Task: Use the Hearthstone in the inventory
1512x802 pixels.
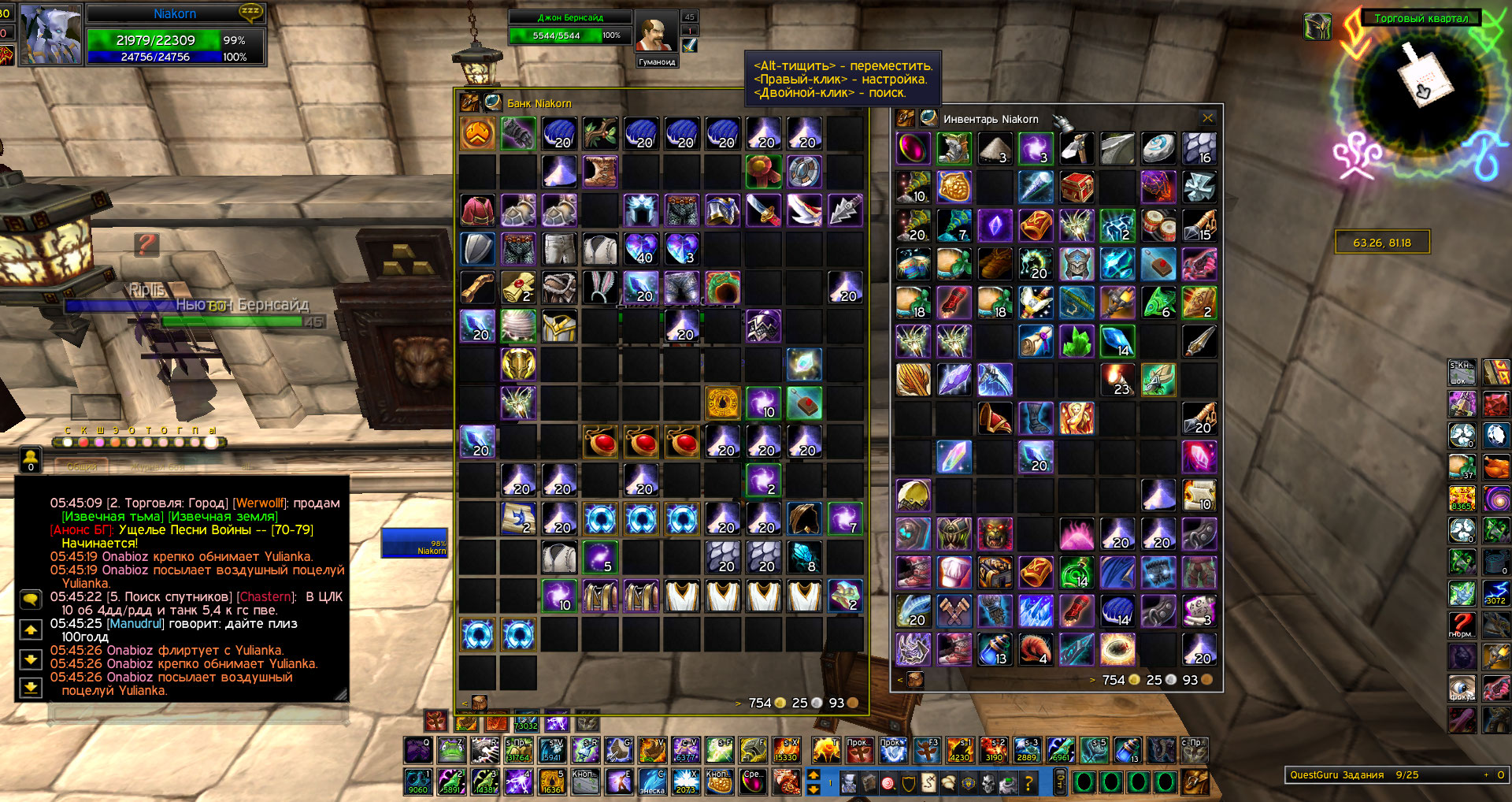Action: coord(1158,149)
